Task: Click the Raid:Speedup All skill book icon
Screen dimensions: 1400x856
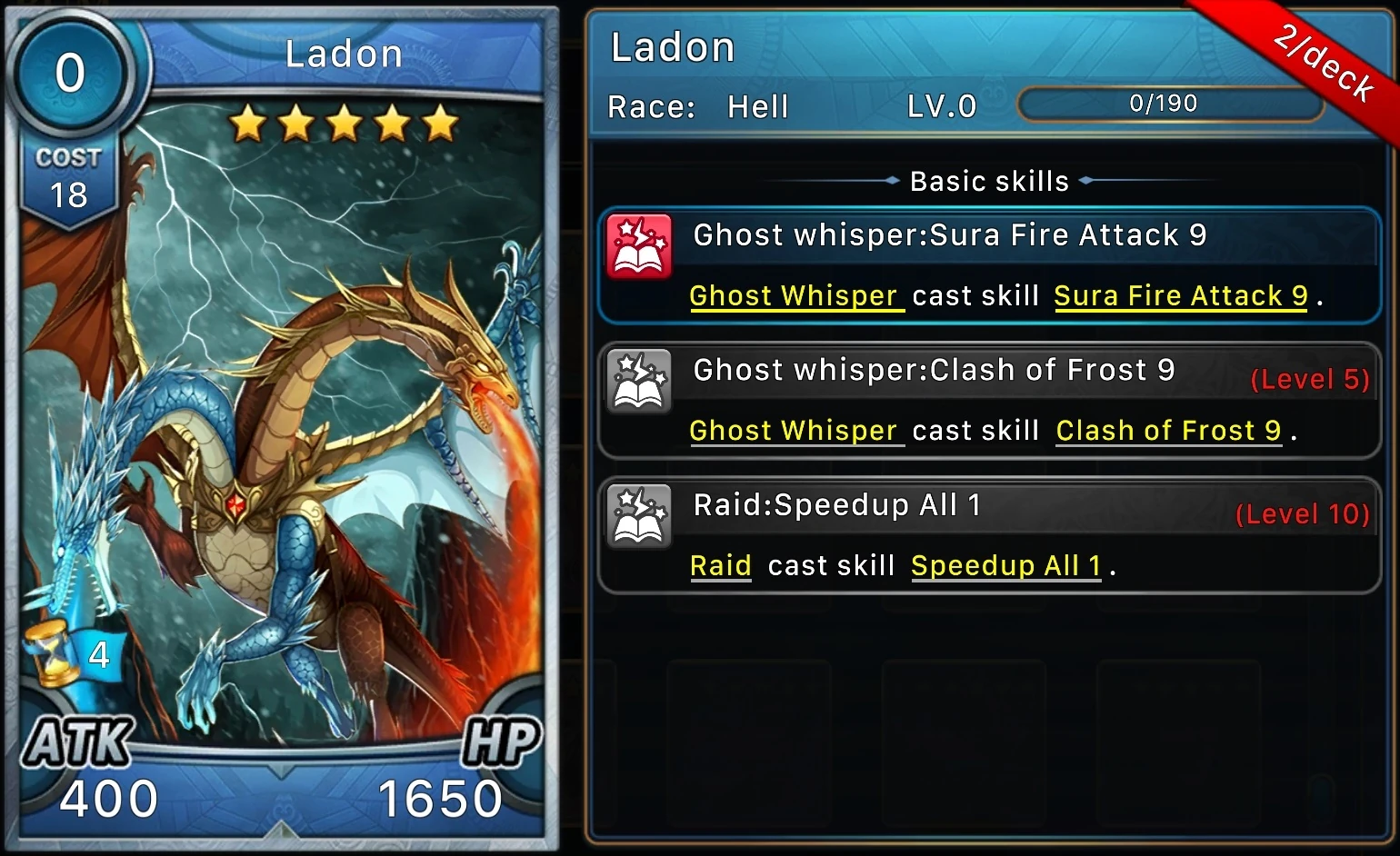Action: click(x=640, y=514)
